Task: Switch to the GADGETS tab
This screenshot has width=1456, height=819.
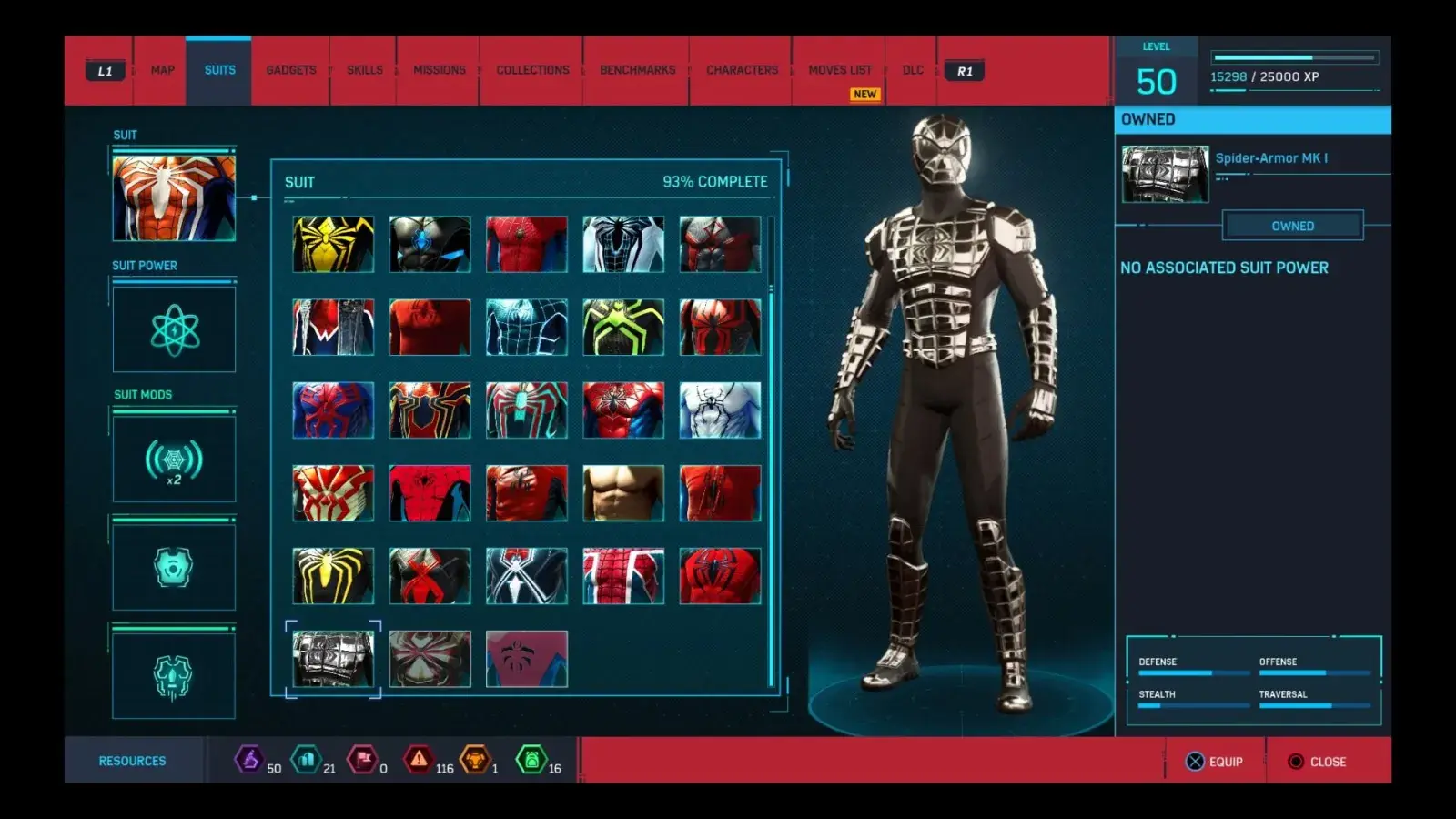Action: [289, 69]
